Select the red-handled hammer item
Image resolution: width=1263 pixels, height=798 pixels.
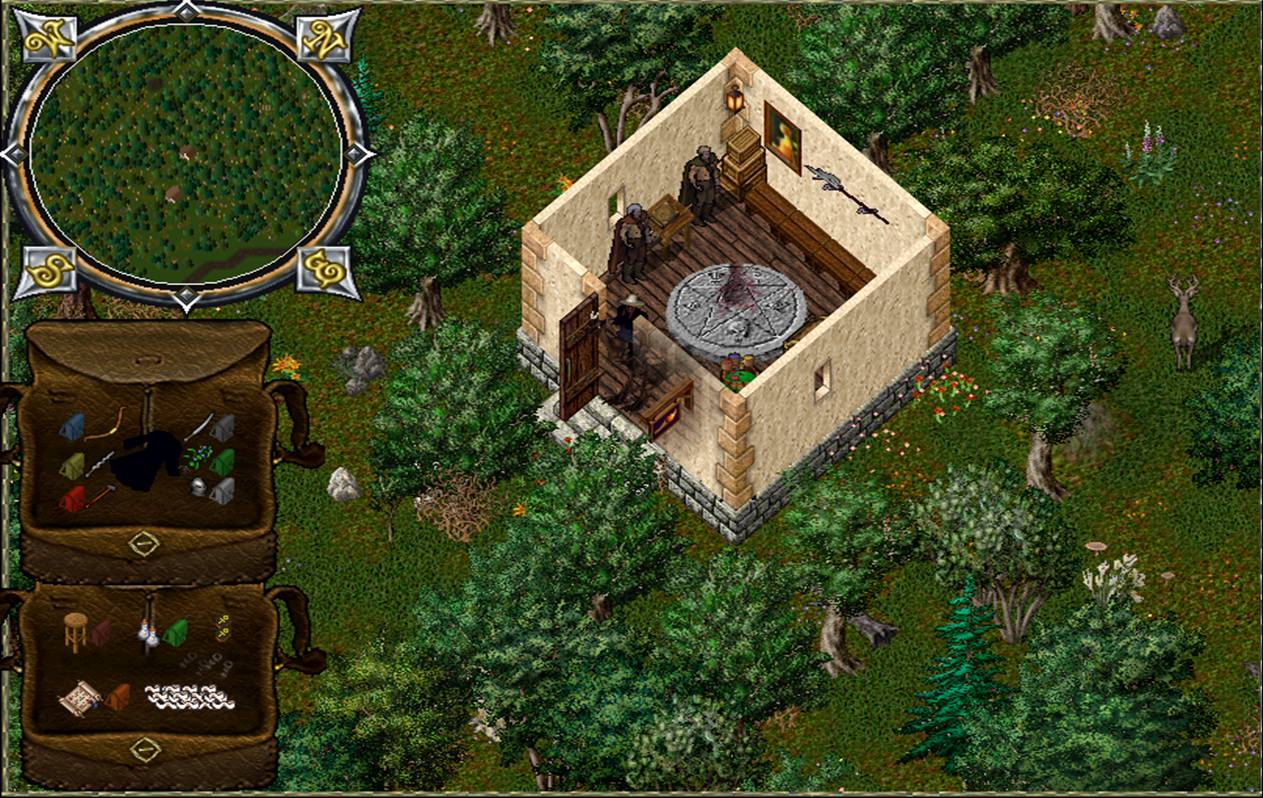pyautogui.click(x=98, y=493)
